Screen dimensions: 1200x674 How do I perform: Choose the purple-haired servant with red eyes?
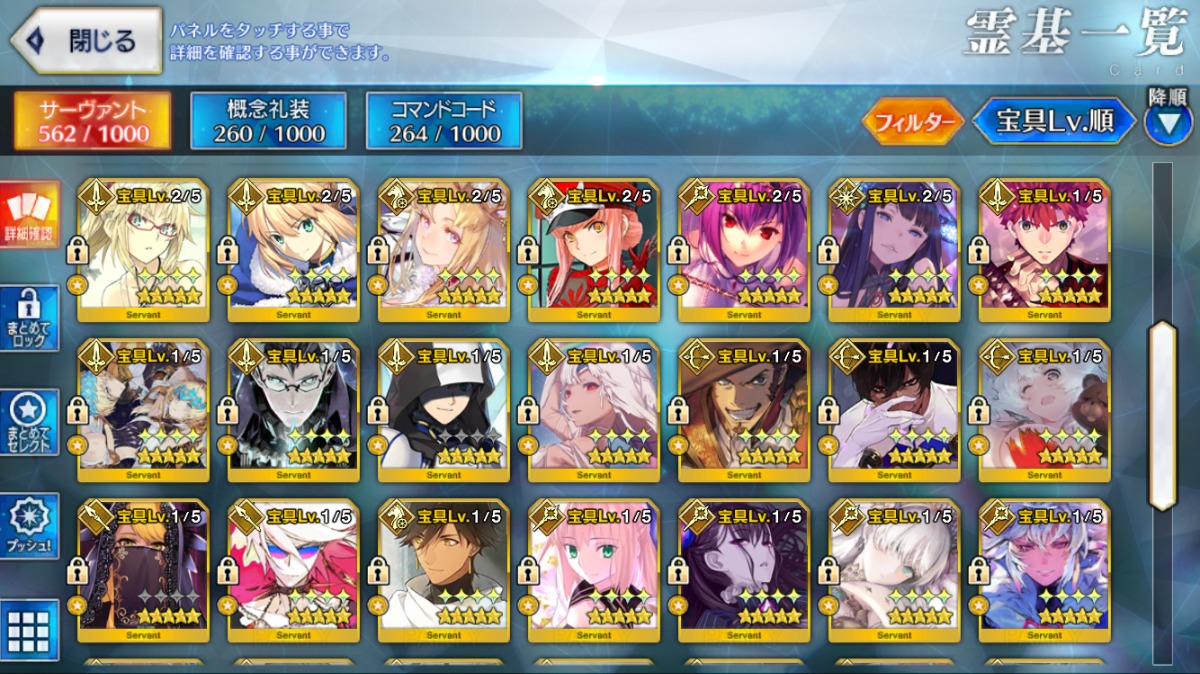tap(743, 250)
